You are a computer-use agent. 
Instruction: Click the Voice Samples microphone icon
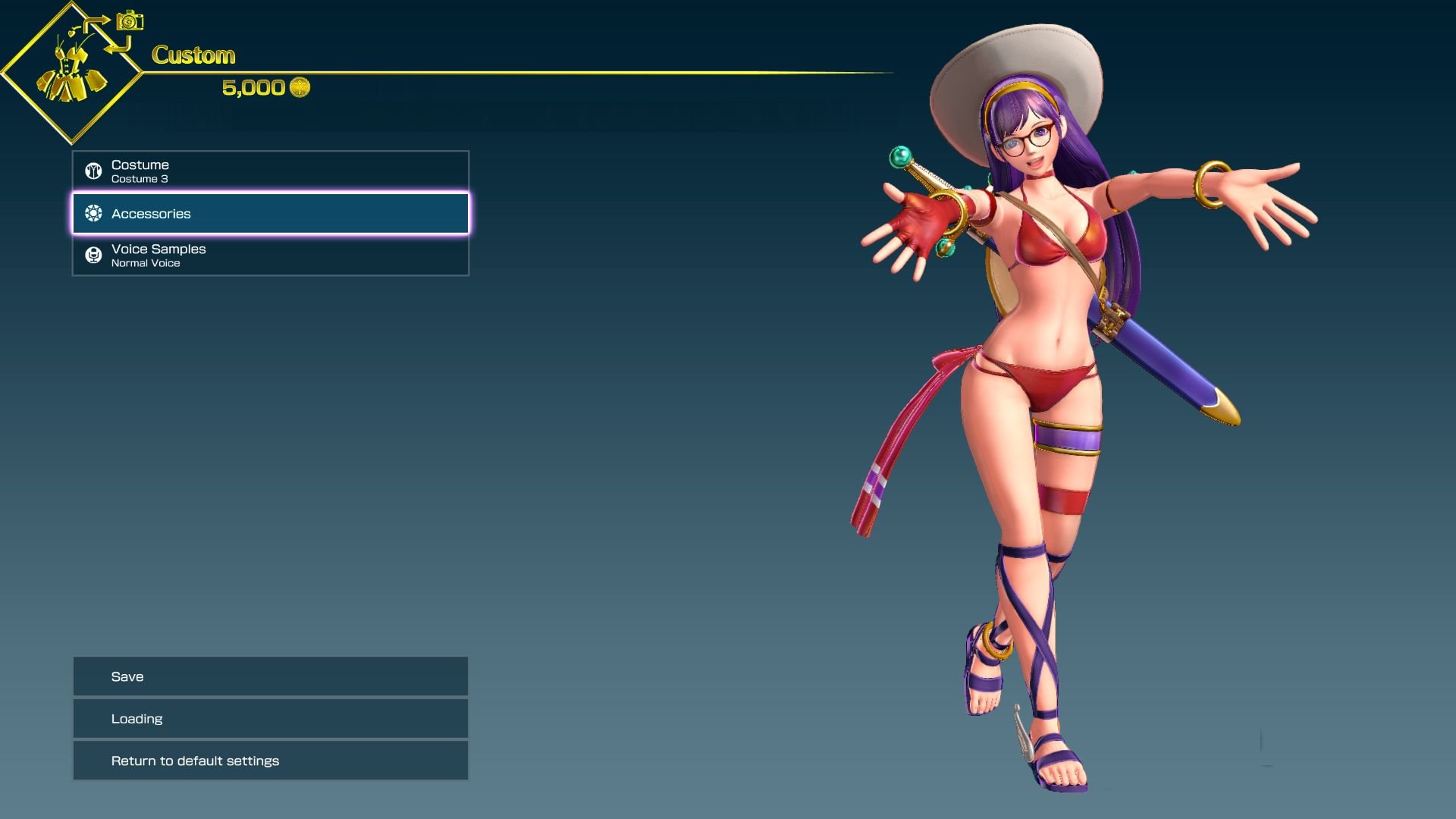click(x=93, y=255)
